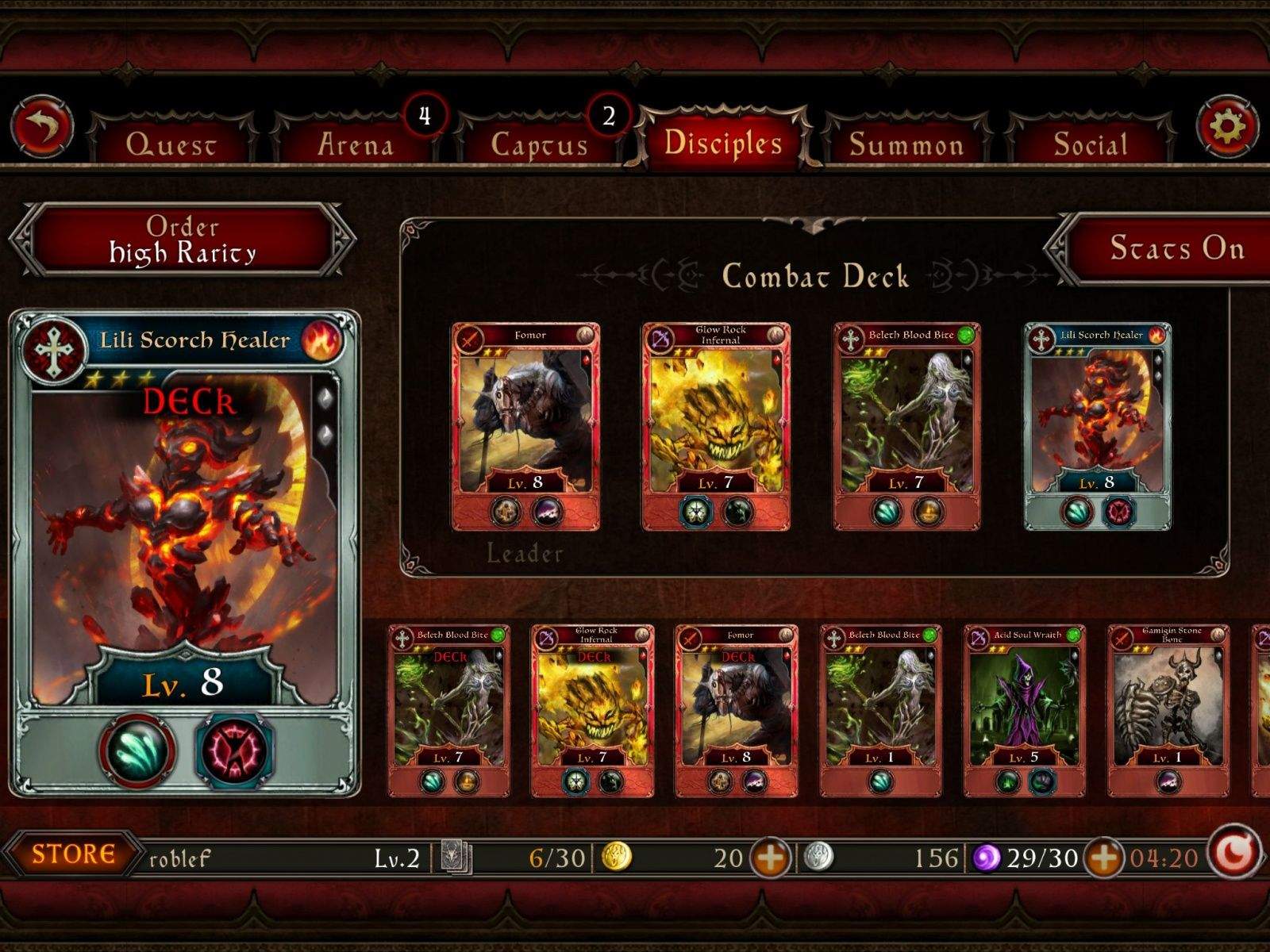Choose Glow Rock Infernal in Combat Deck
This screenshot has width=1270, height=952.
pyautogui.click(x=716, y=425)
